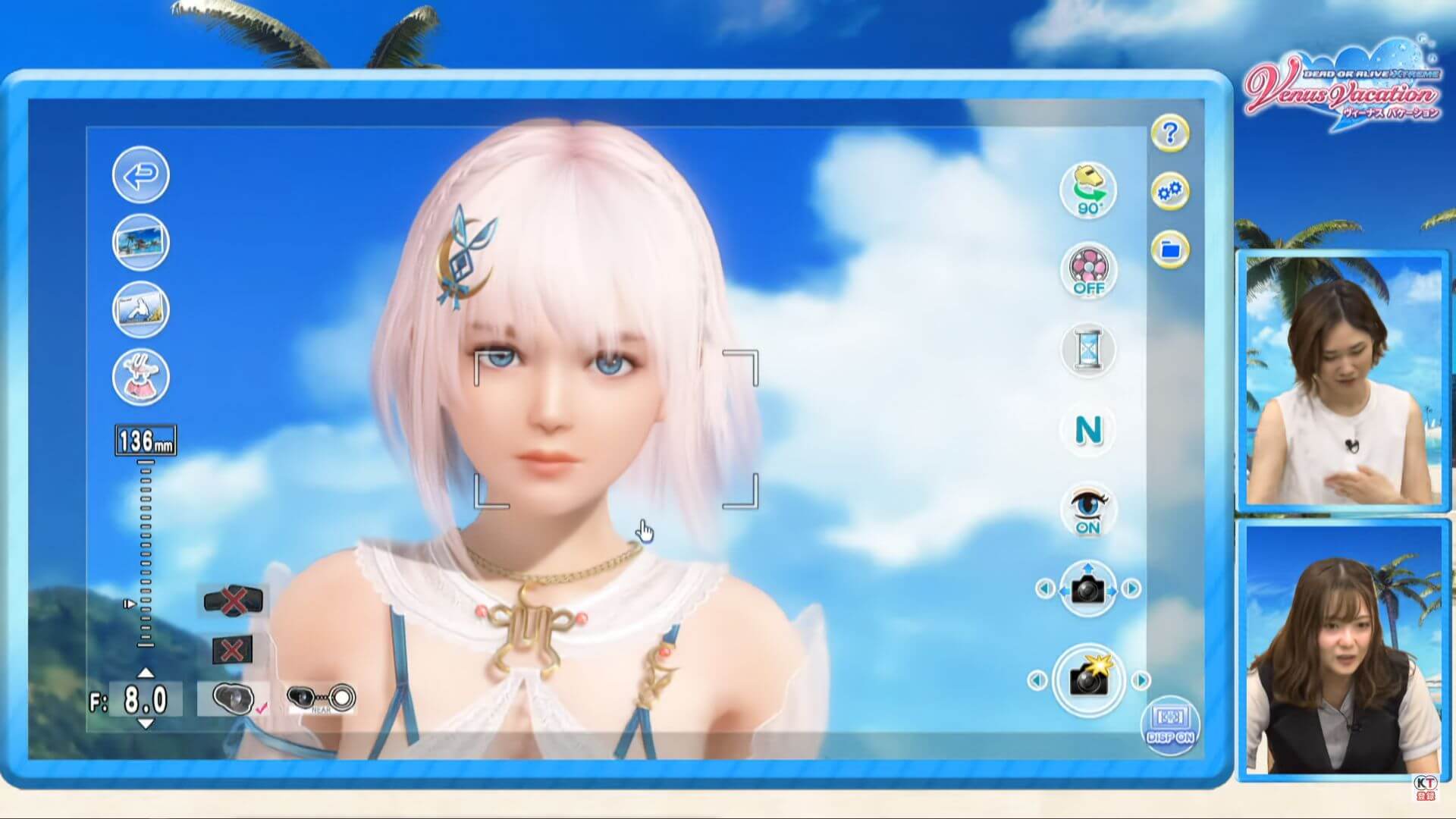Toggle the fan OFF button
Screen dimensions: 1456x819
1088,271
